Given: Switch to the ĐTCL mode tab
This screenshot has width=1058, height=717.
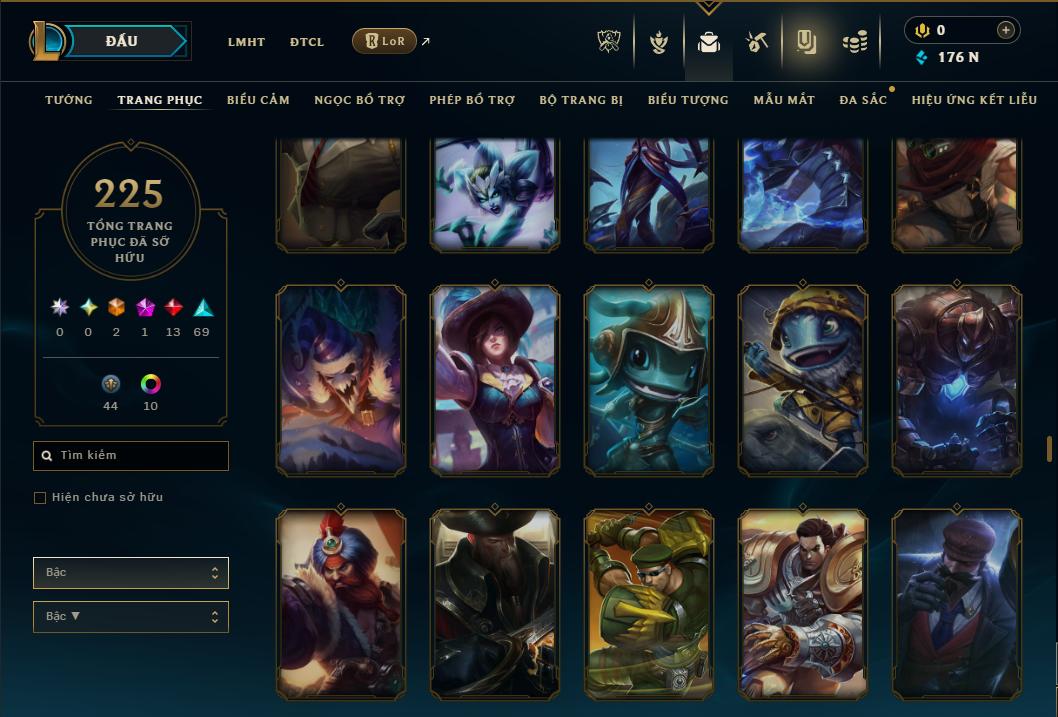Looking at the screenshot, I should (307, 42).
